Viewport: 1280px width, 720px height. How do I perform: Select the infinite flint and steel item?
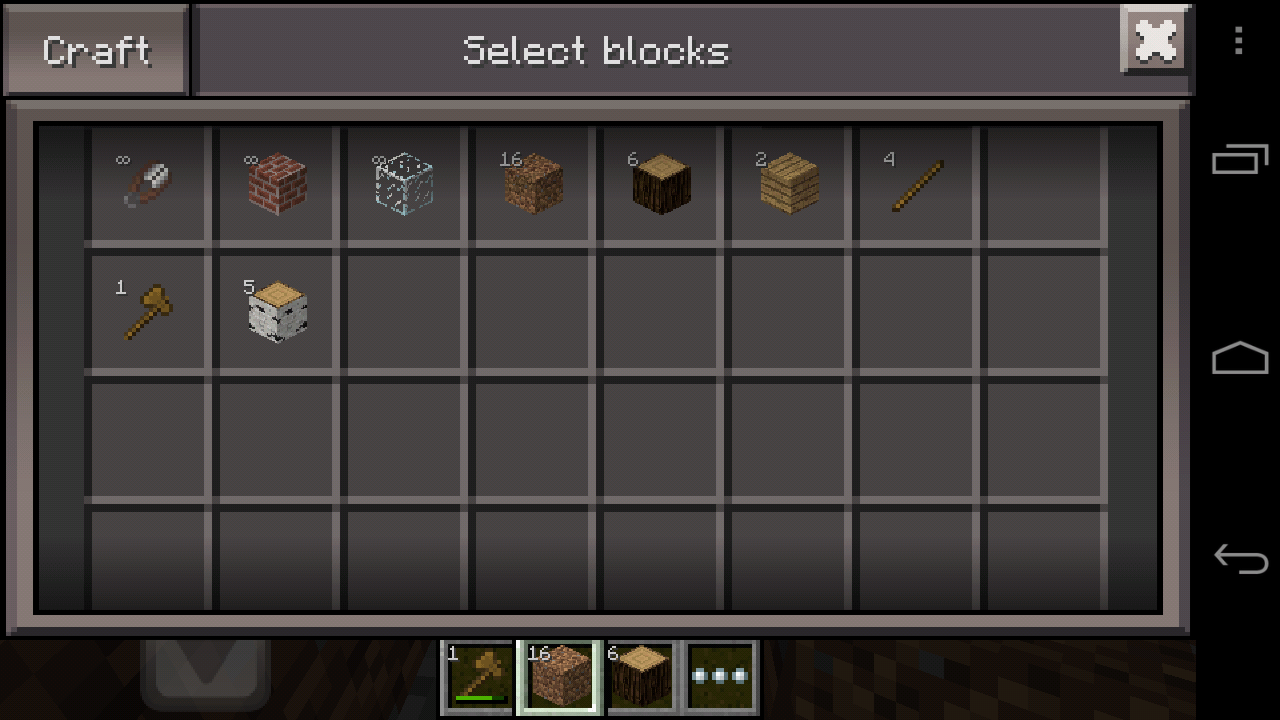(x=146, y=182)
